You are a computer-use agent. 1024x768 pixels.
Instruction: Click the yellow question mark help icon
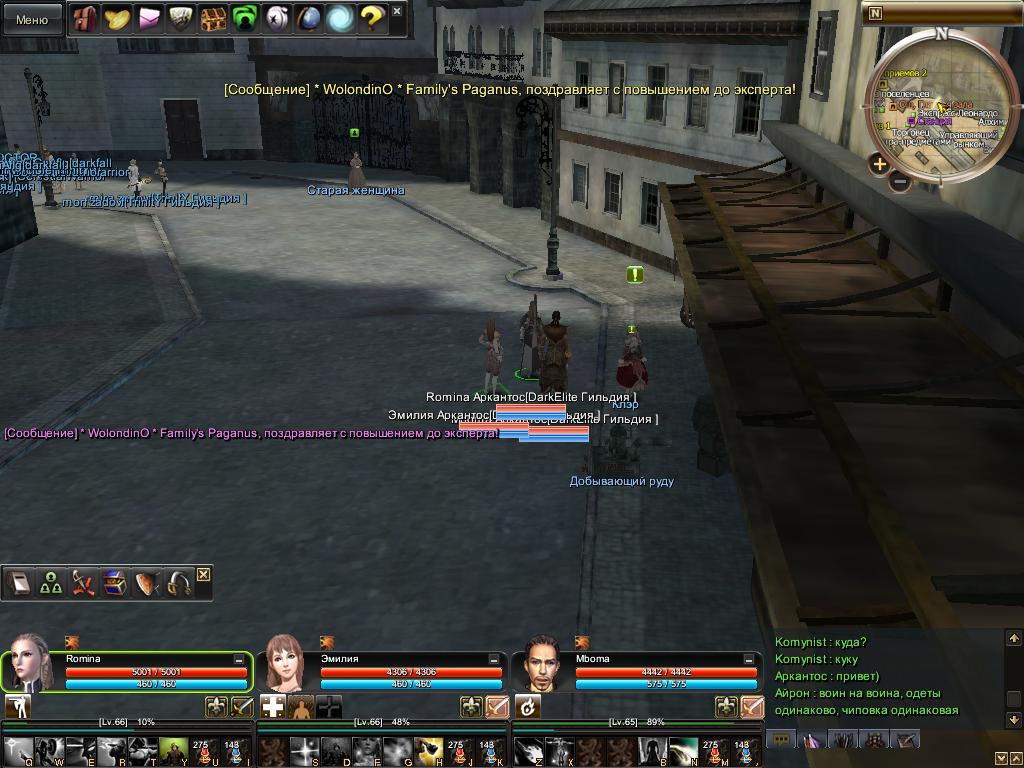coord(372,18)
